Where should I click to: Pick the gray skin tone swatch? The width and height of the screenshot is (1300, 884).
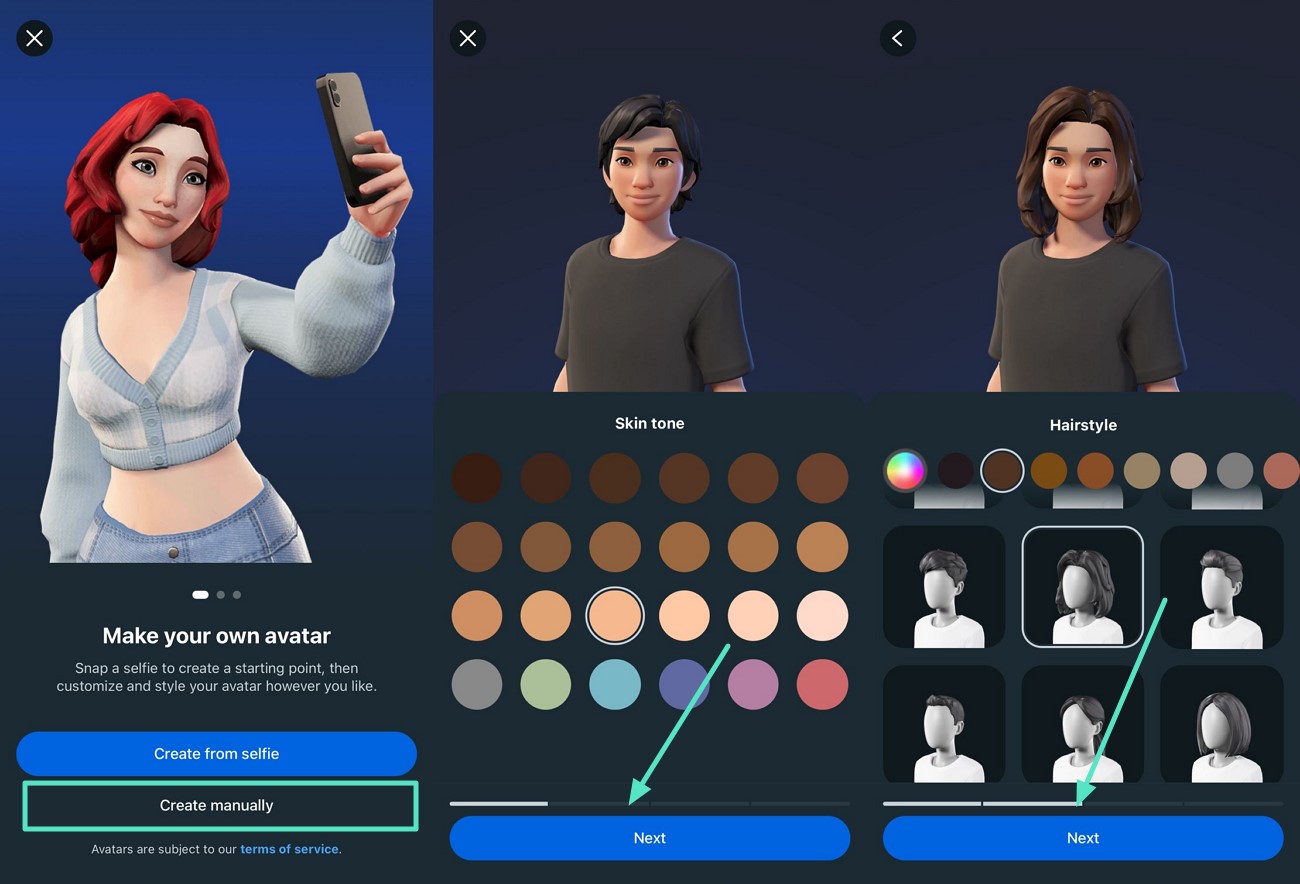pos(477,685)
